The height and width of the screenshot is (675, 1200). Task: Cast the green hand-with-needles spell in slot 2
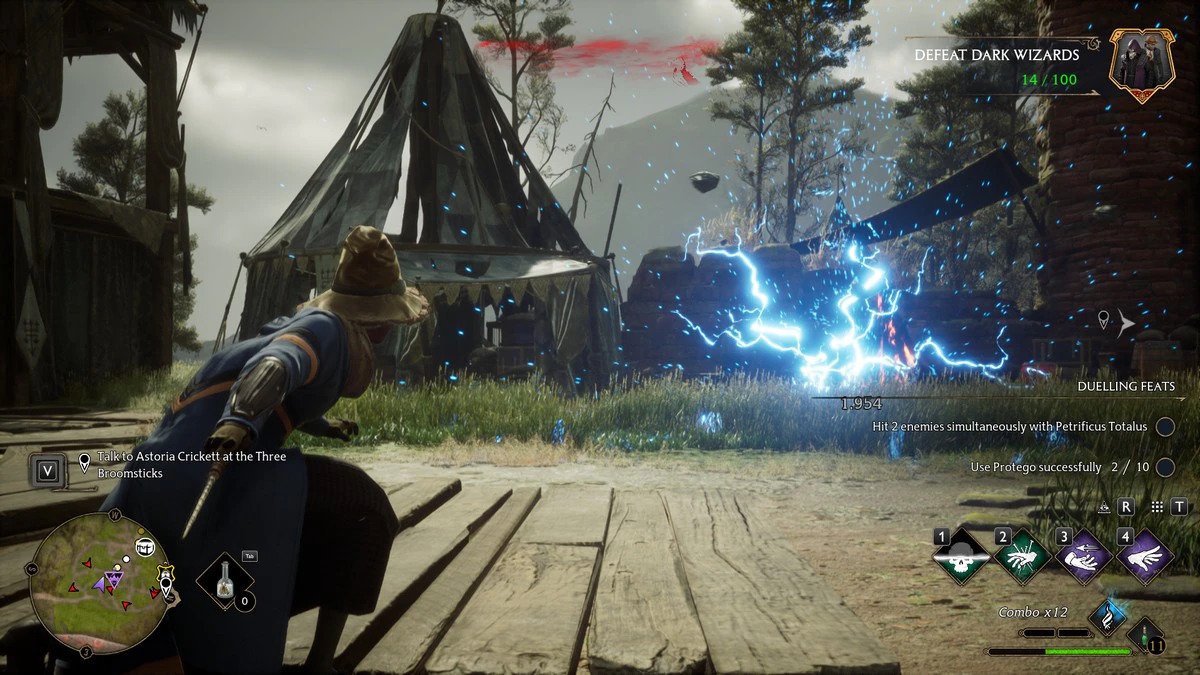point(1024,558)
